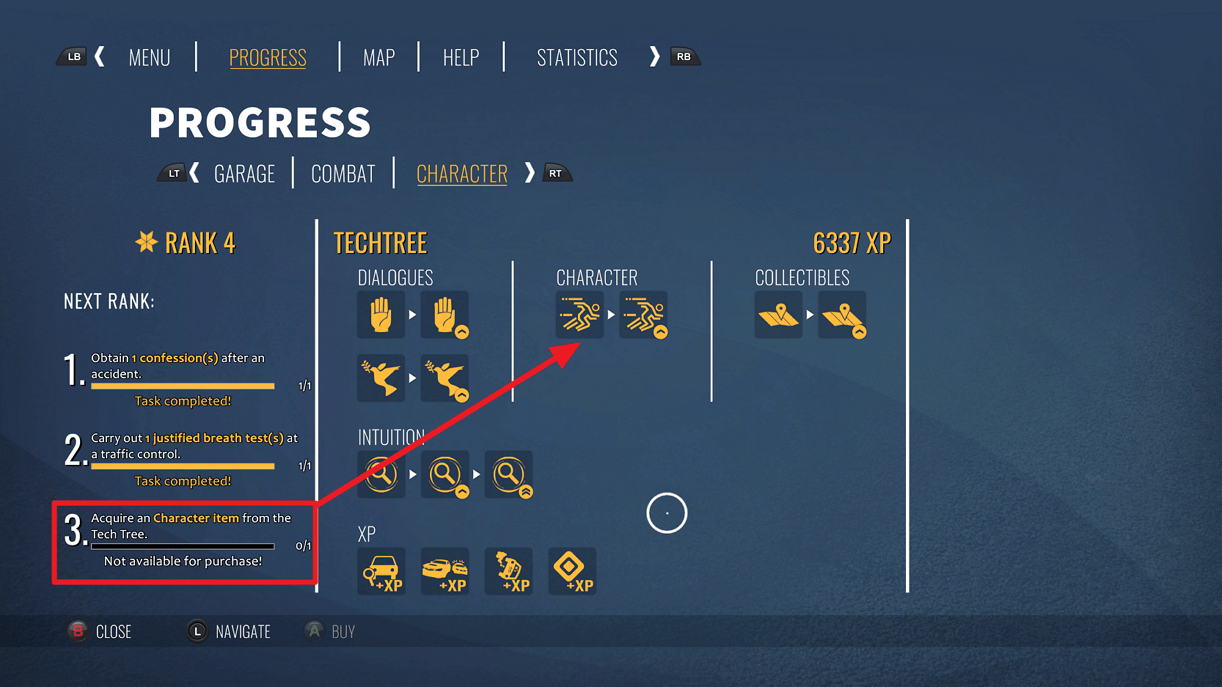Select the first running man character skill

tap(580, 315)
